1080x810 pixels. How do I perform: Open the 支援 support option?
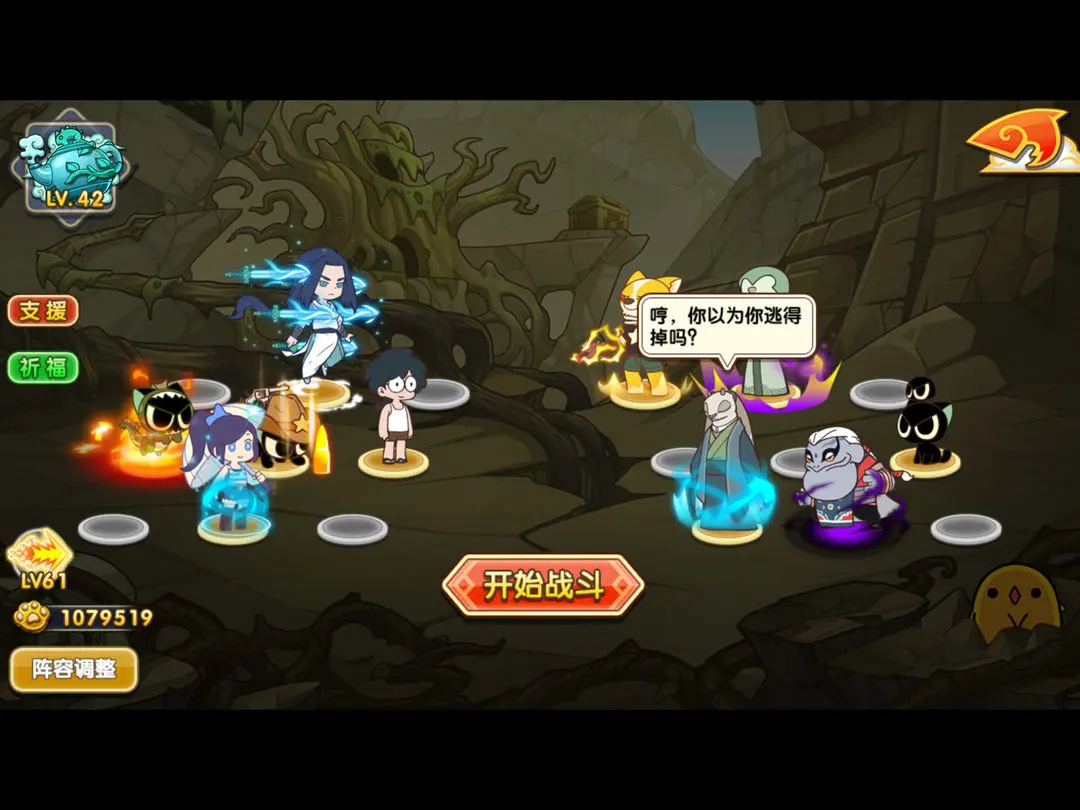click(43, 310)
